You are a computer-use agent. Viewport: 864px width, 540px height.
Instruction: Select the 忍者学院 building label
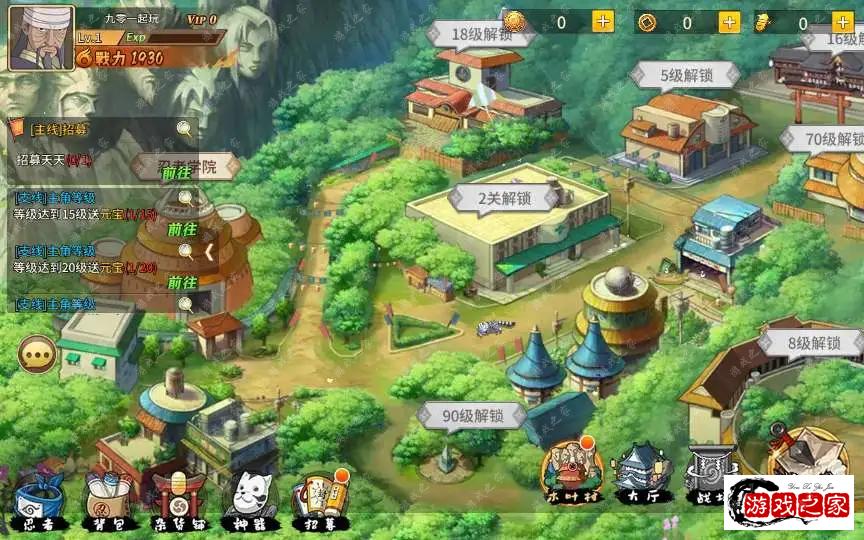pos(188,165)
